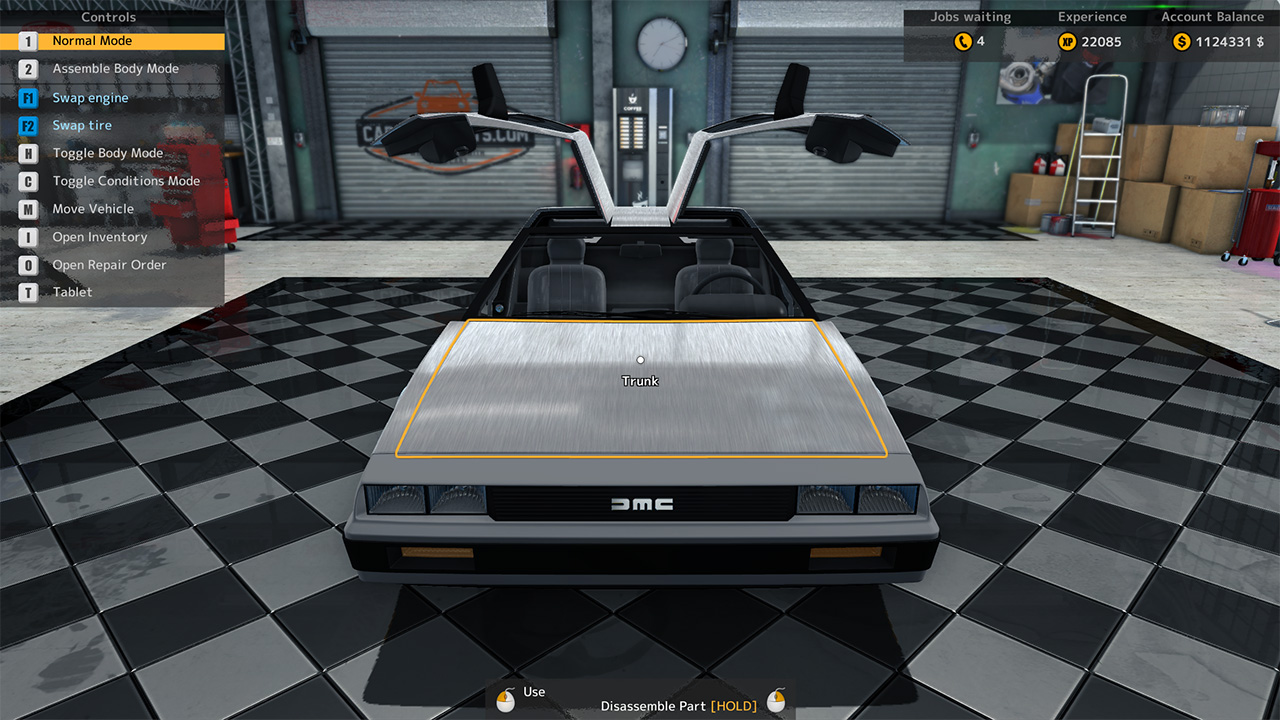Click the H key icon beside Toggle Body Mode
This screenshot has height=720, width=1280.
[x=27, y=153]
